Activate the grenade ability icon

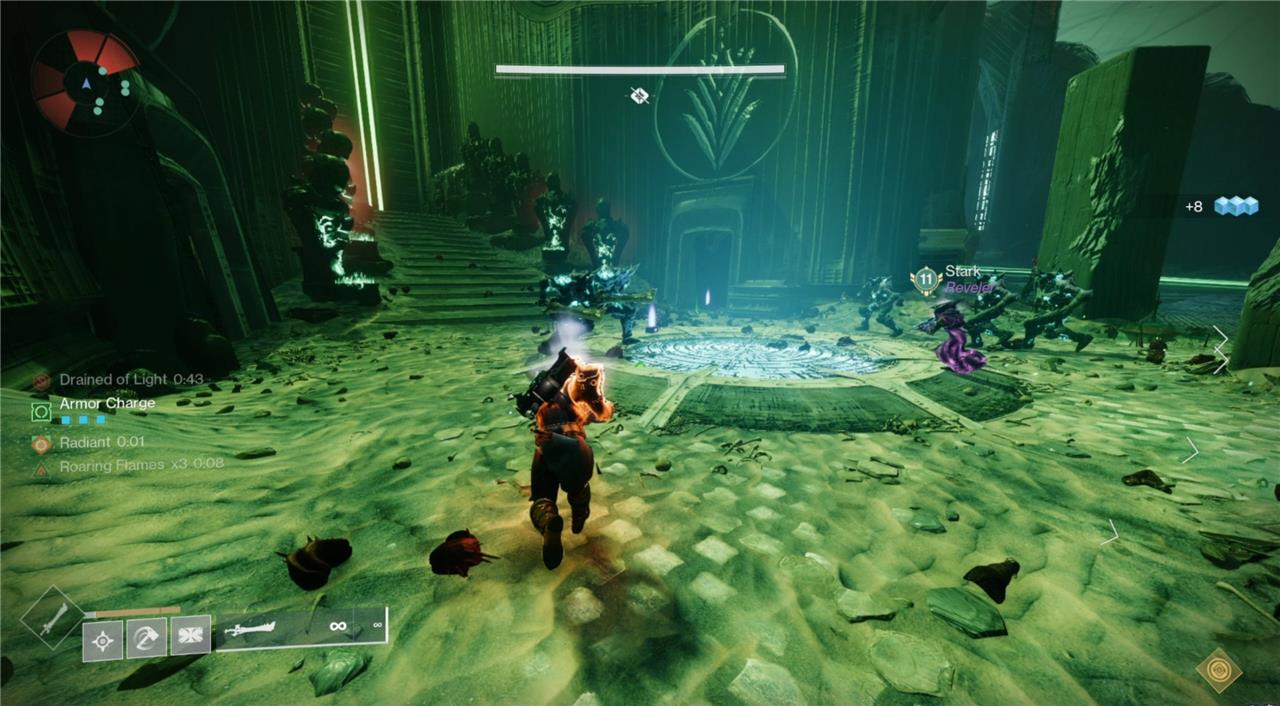(x=103, y=638)
